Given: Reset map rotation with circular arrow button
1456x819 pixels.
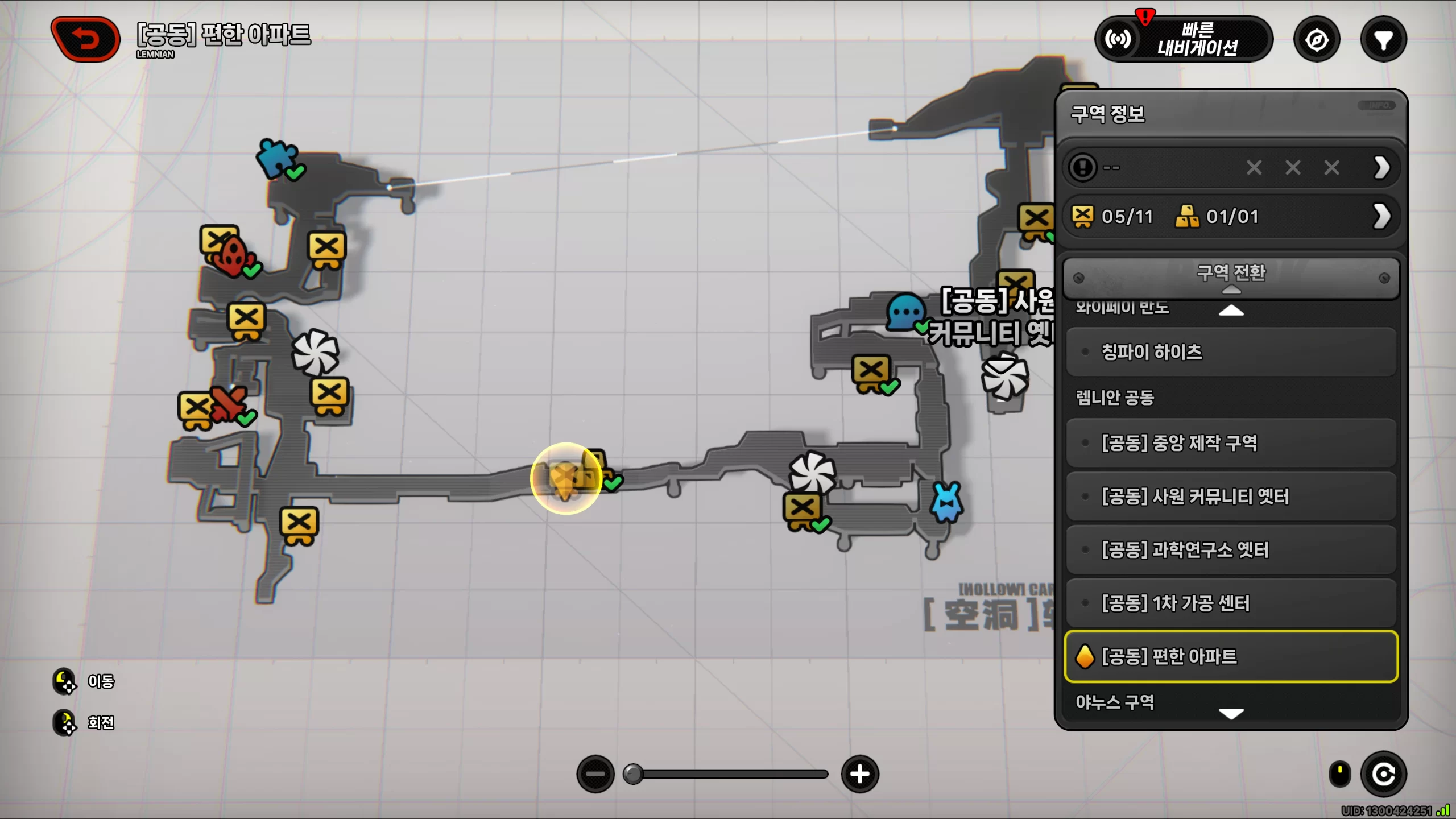Looking at the screenshot, I should pyautogui.click(x=1383, y=774).
